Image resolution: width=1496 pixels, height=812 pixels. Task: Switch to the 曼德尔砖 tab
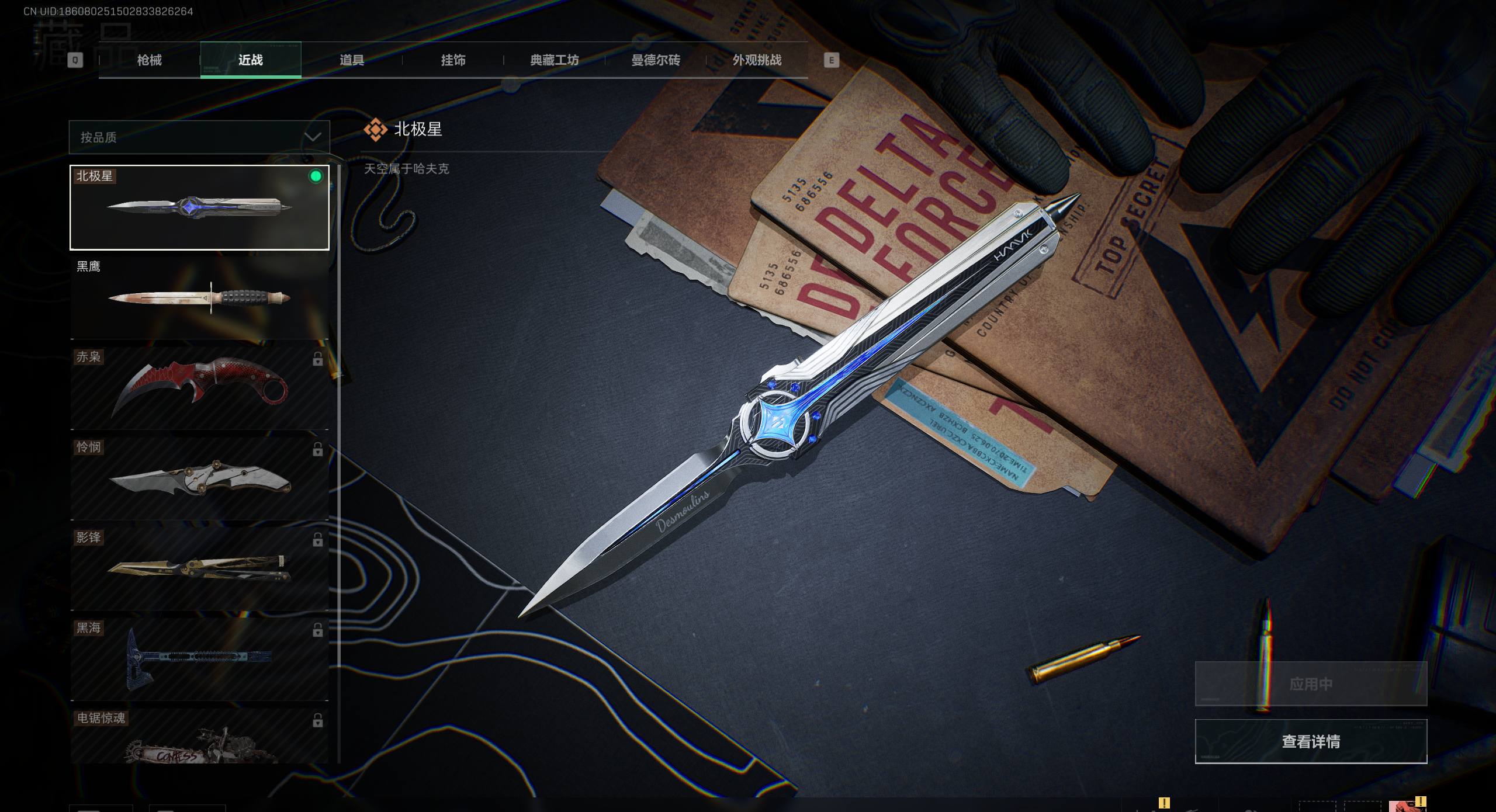tap(656, 60)
